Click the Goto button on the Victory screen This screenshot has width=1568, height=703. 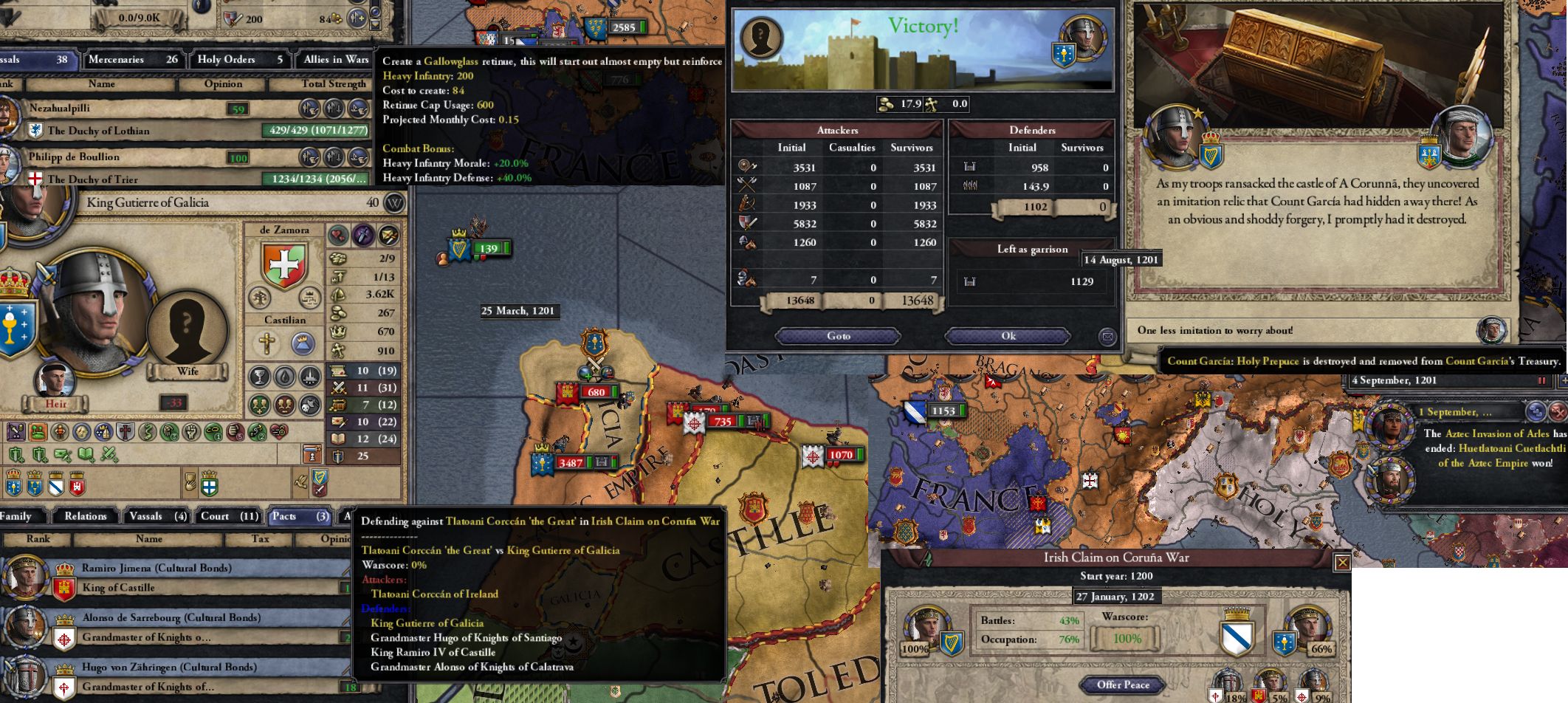coord(838,336)
